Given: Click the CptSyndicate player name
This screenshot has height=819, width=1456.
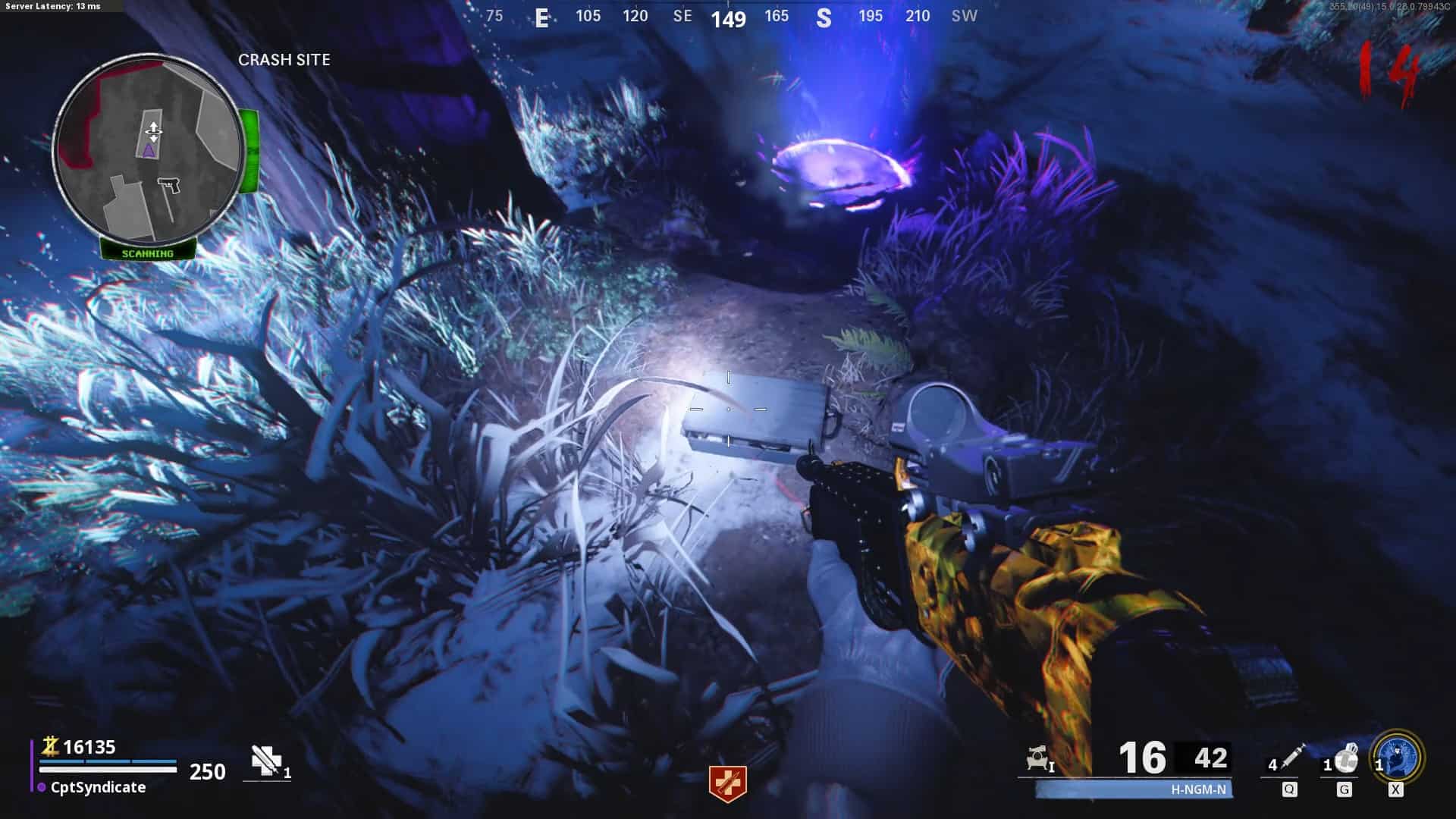Looking at the screenshot, I should (x=98, y=787).
